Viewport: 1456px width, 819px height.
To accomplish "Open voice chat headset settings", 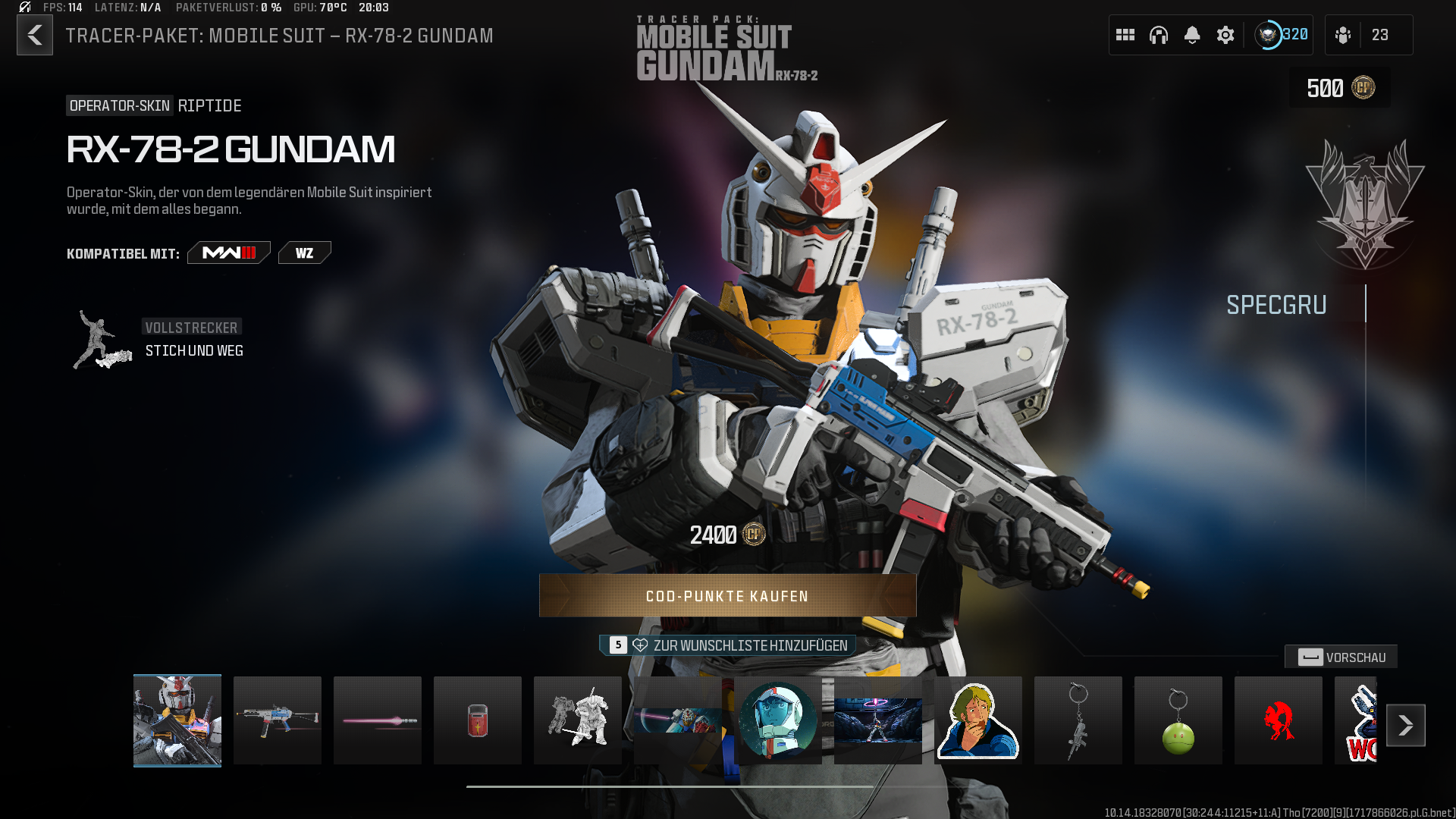I will [x=1159, y=35].
